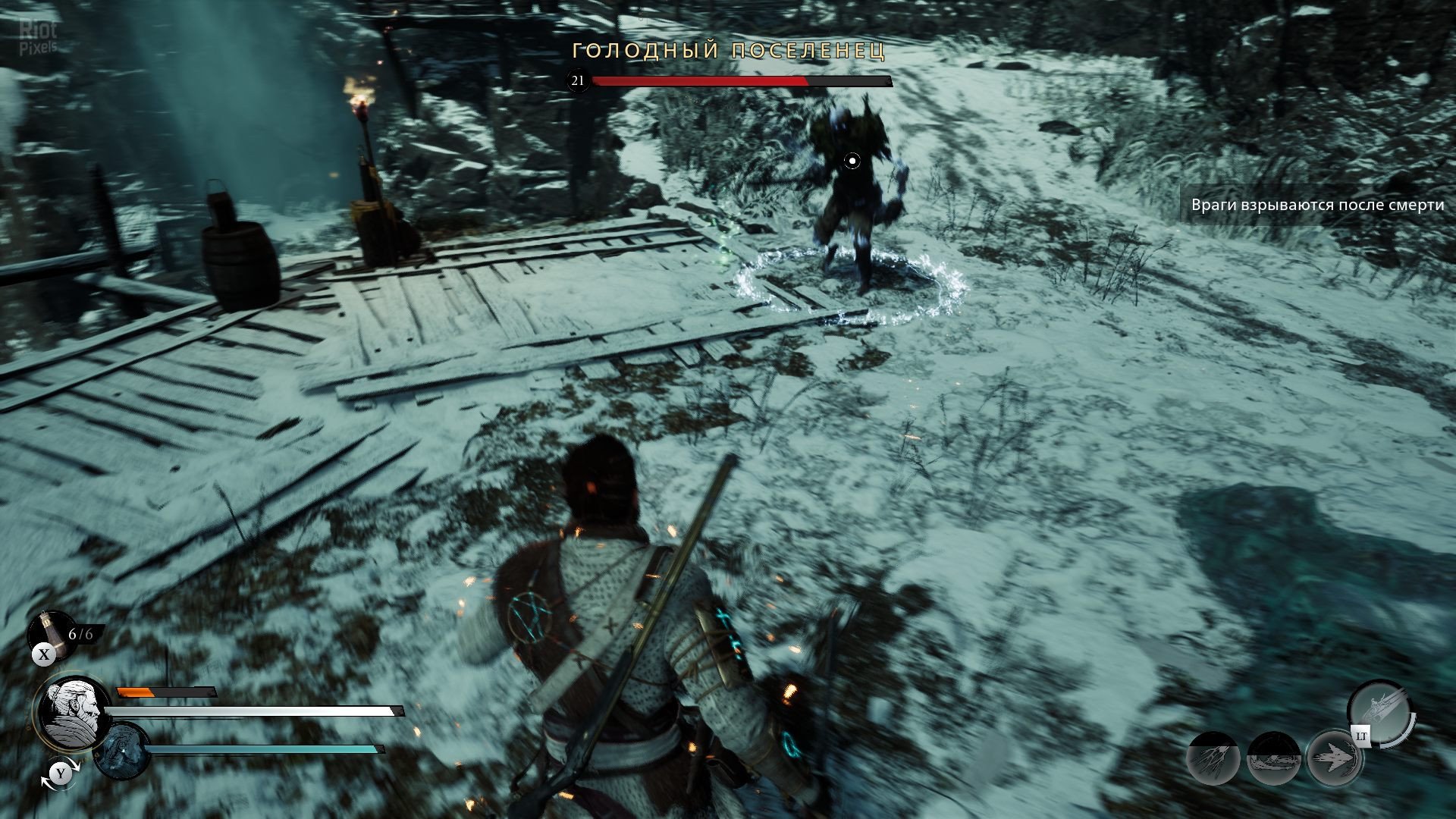The height and width of the screenshot is (819, 1456).
Task: Select the white-haired character portrait
Action: click(x=72, y=711)
